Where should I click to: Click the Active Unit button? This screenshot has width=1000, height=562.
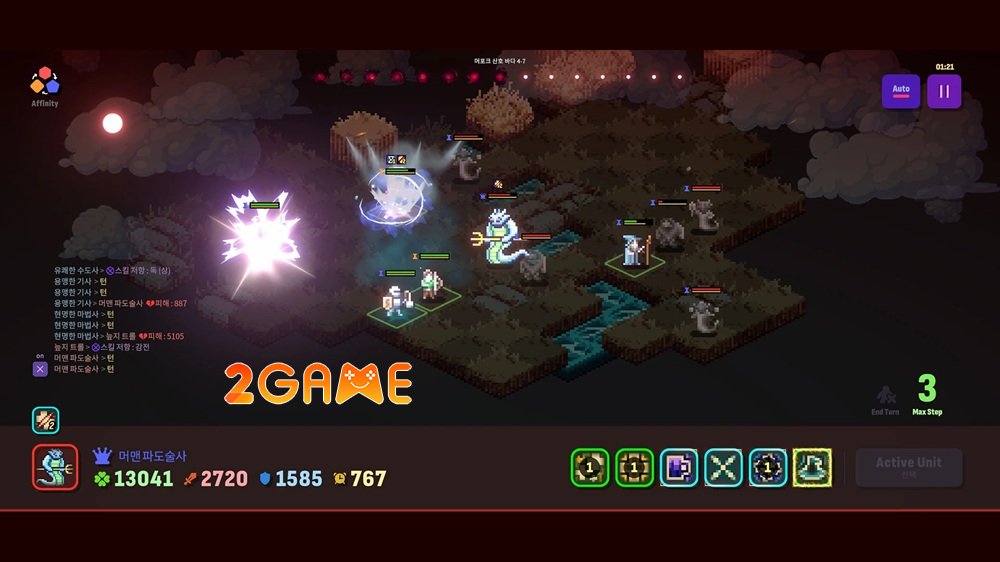(908, 467)
